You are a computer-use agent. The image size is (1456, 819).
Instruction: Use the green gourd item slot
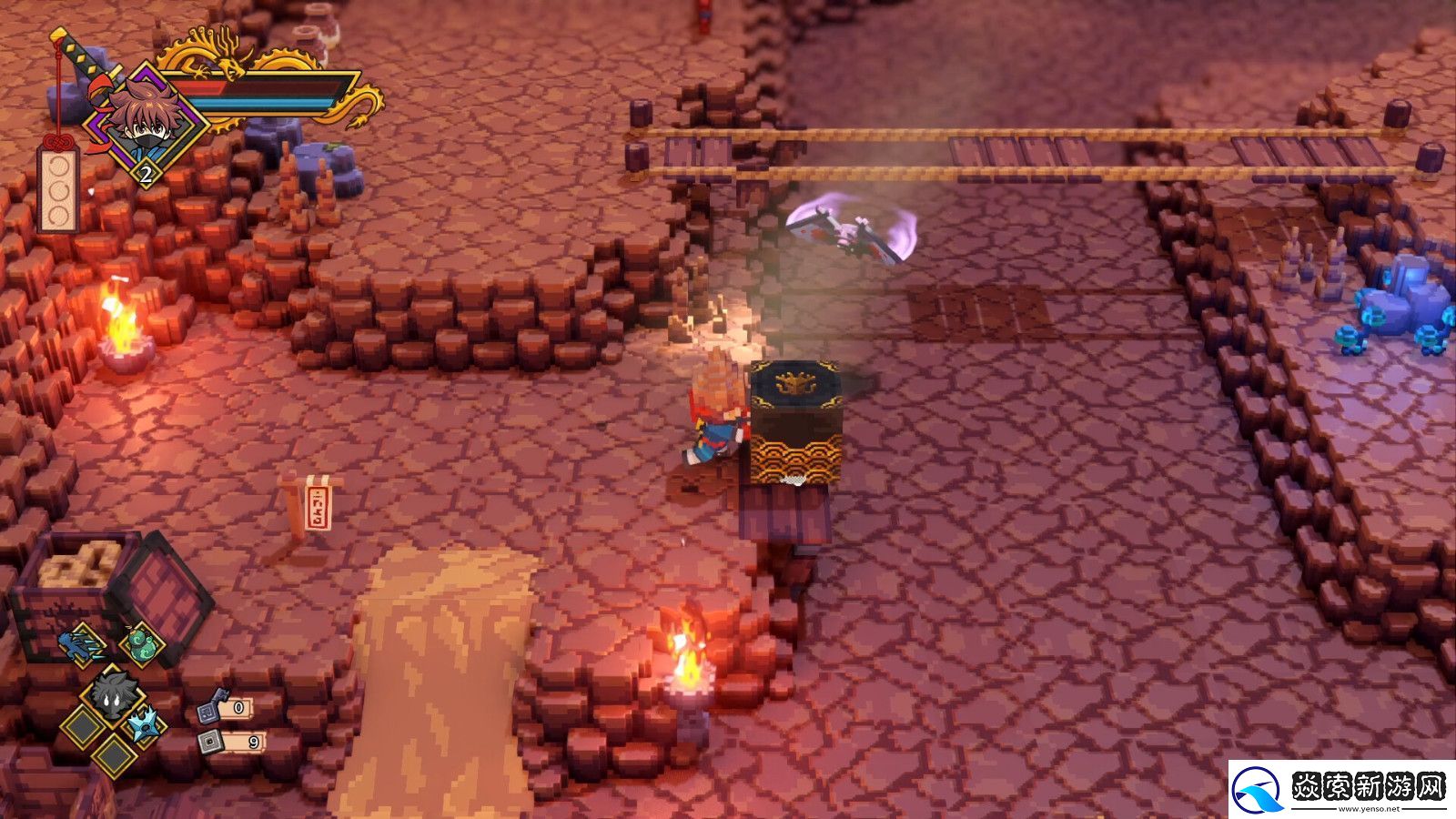pos(142,645)
